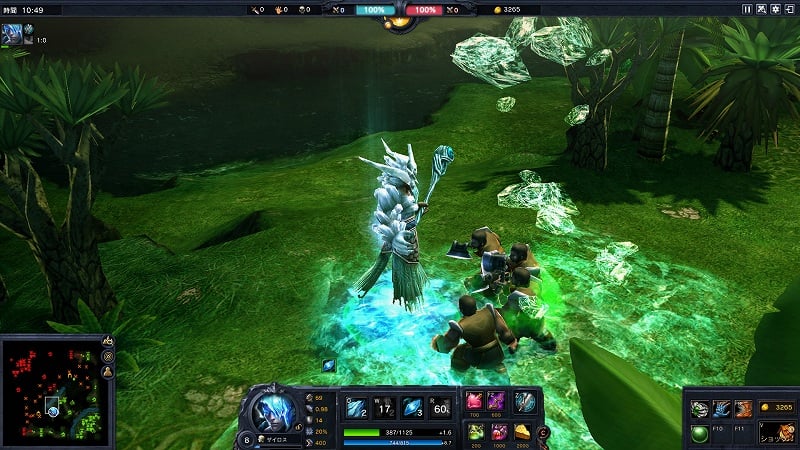Use the green orb item
This screenshot has width=800, height=450.
tap(699, 432)
